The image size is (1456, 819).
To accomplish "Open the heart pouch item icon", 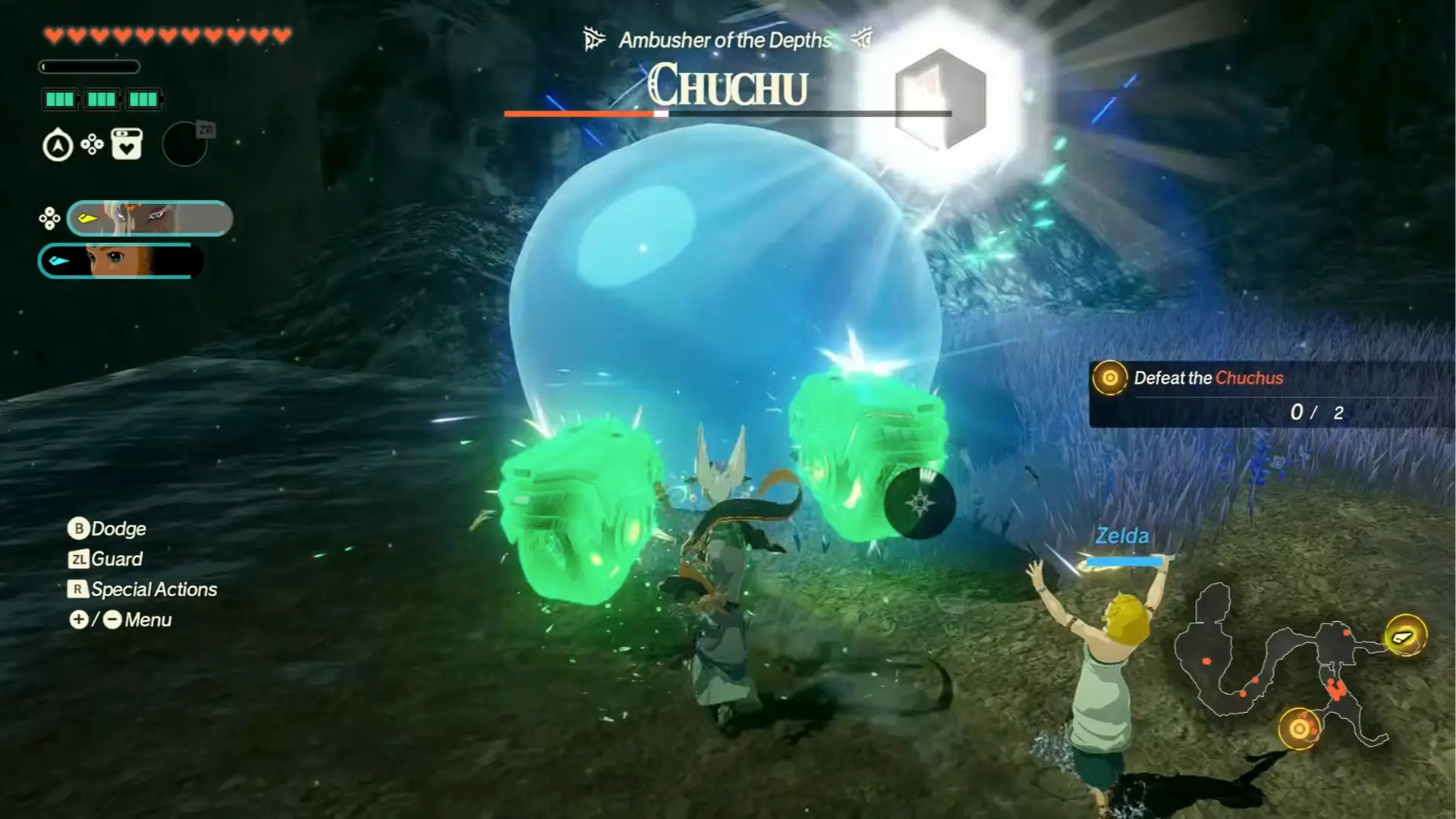I will point(125,144).
